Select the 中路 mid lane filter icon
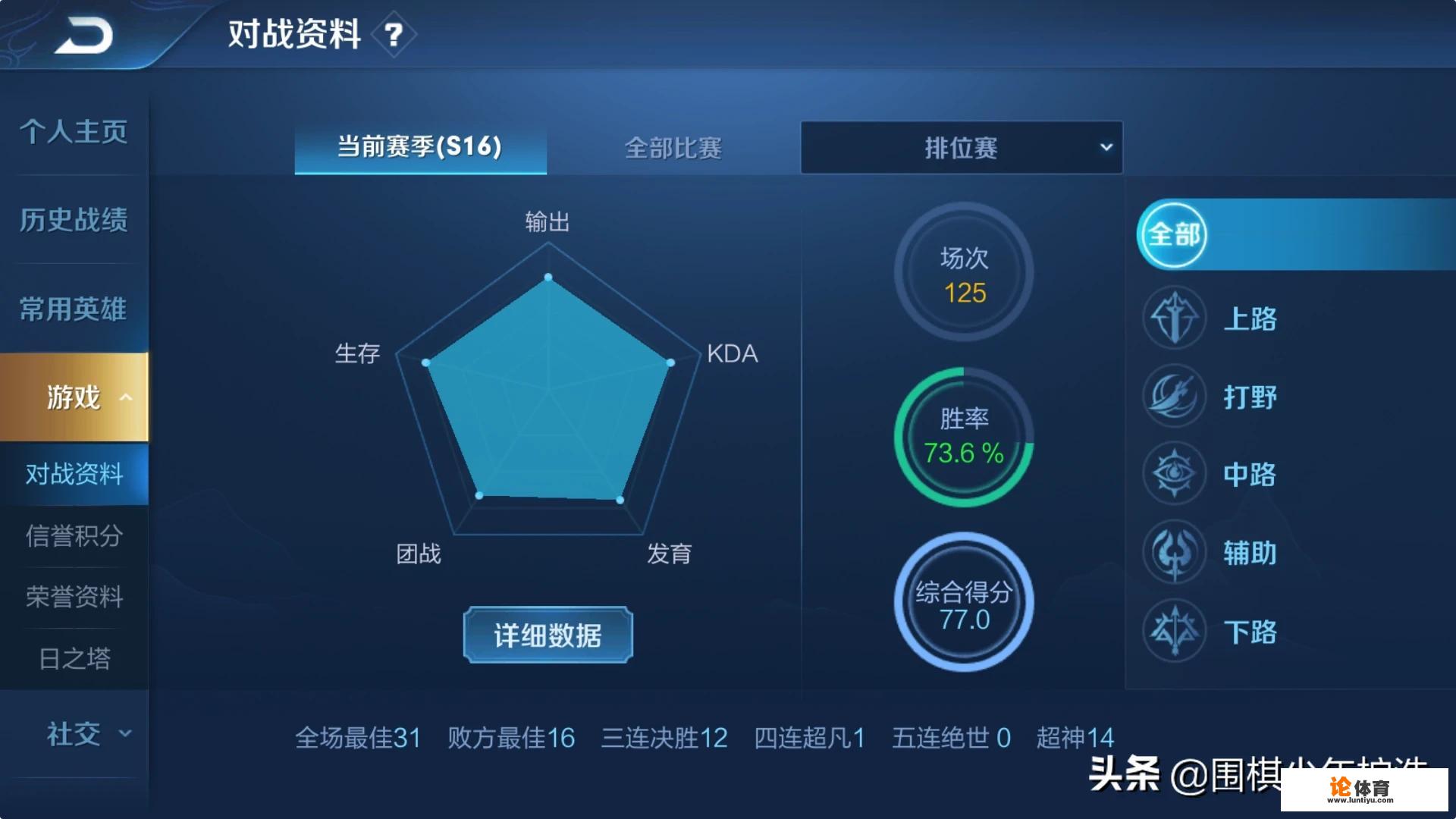This screenshot has height=819, width=1456. coord(1174,474)
